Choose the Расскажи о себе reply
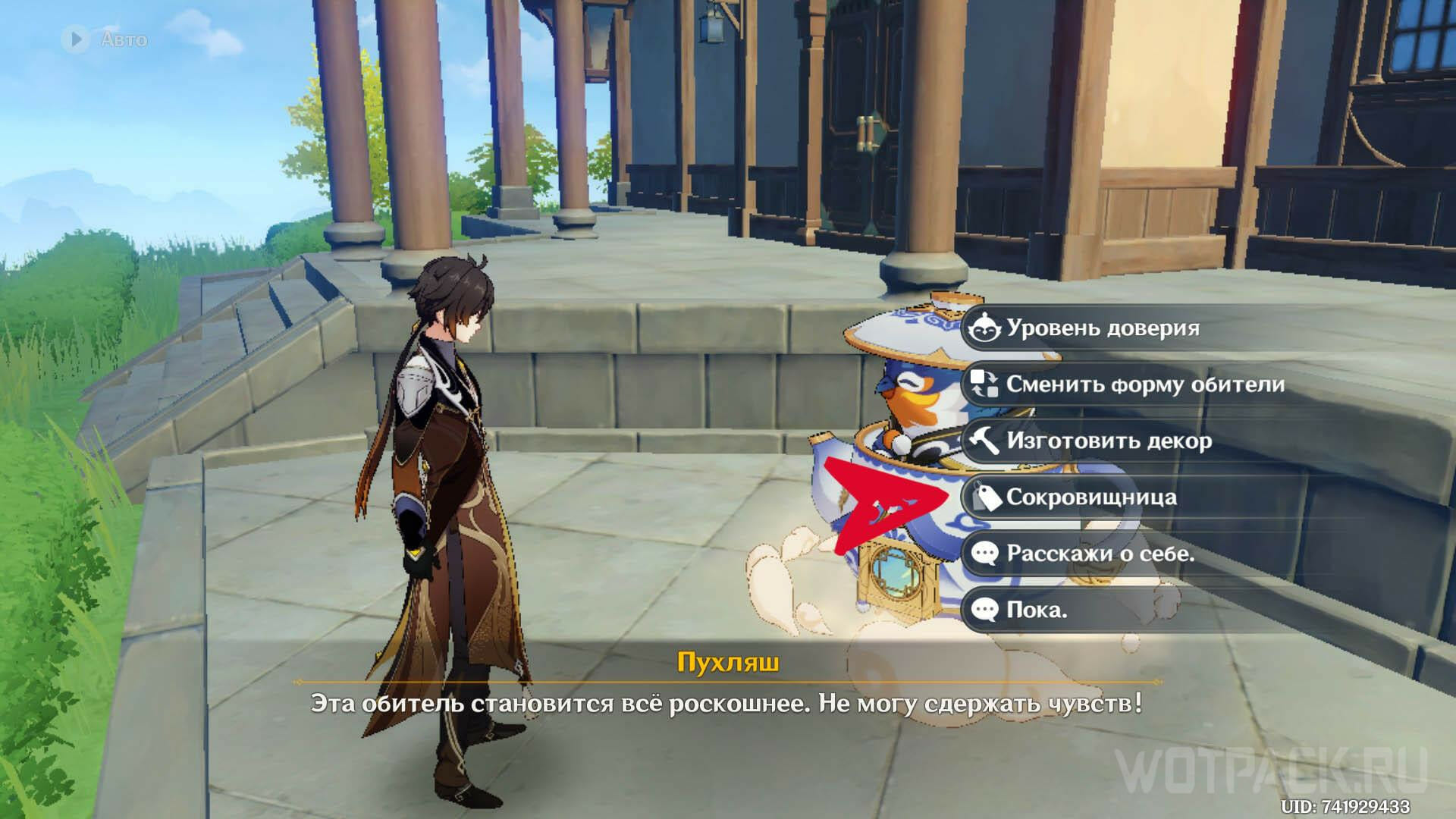Viewport: 1456px width, 819px height. [x=1100, y=554]
